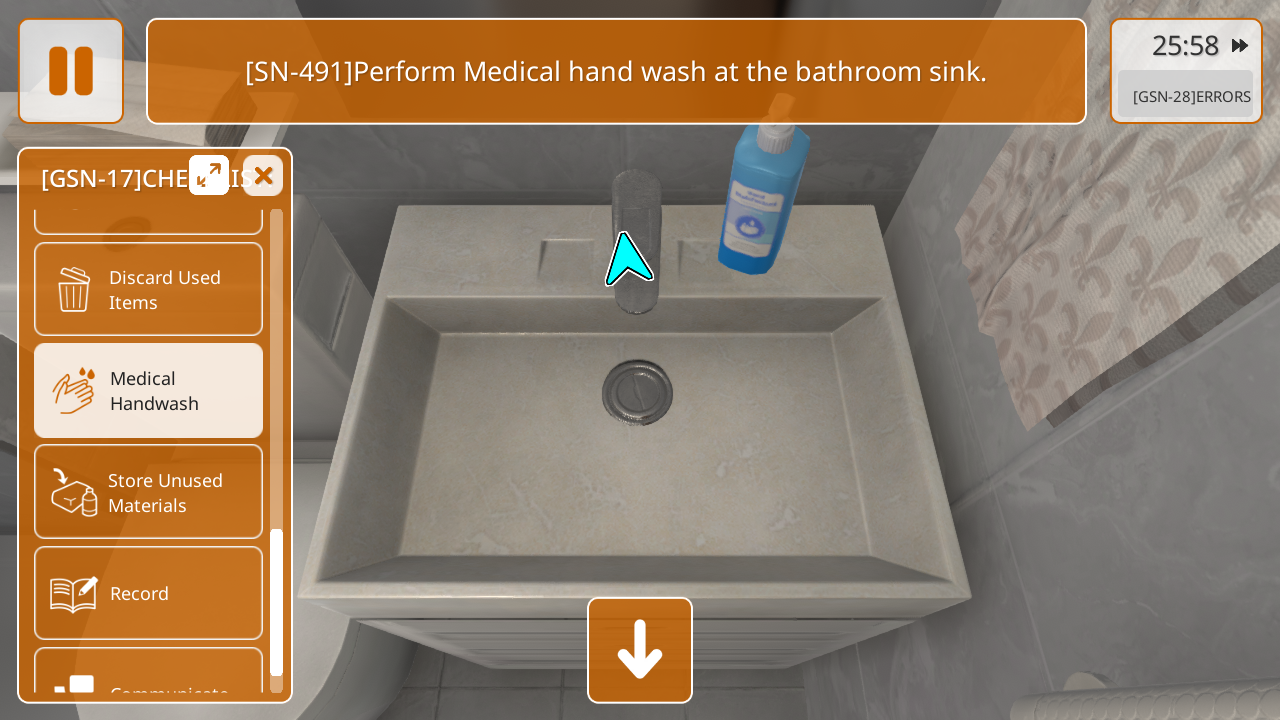Click the checklist scrollbar handle

point(277,600)
